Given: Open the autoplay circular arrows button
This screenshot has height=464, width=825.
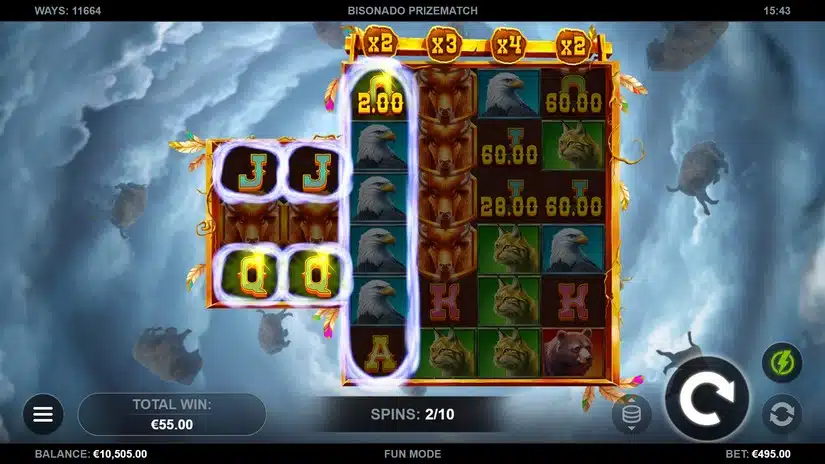Looking at the screenshot, I should pyautogui.click(x=781, y=413).
